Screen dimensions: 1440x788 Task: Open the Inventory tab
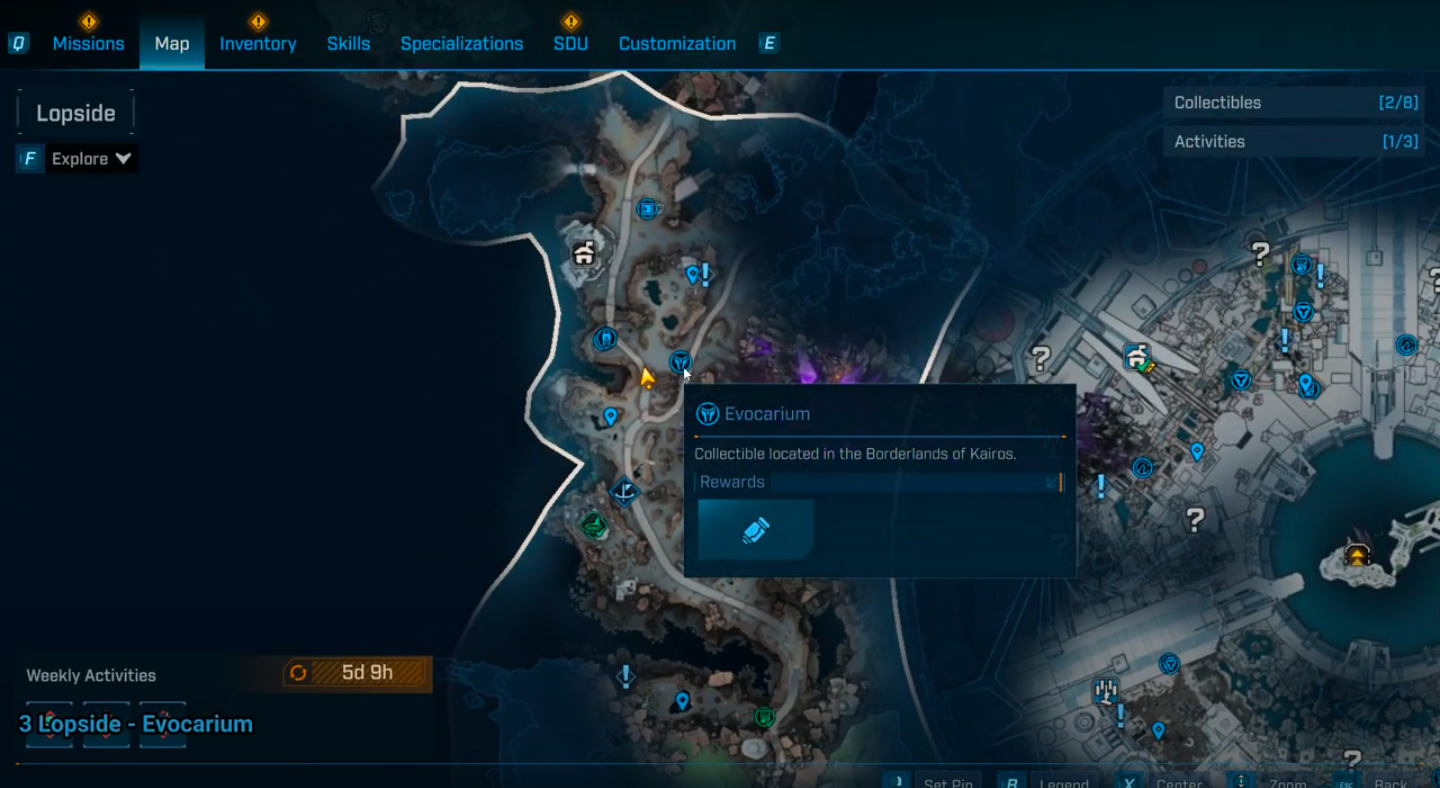click(x=258, y=44)
